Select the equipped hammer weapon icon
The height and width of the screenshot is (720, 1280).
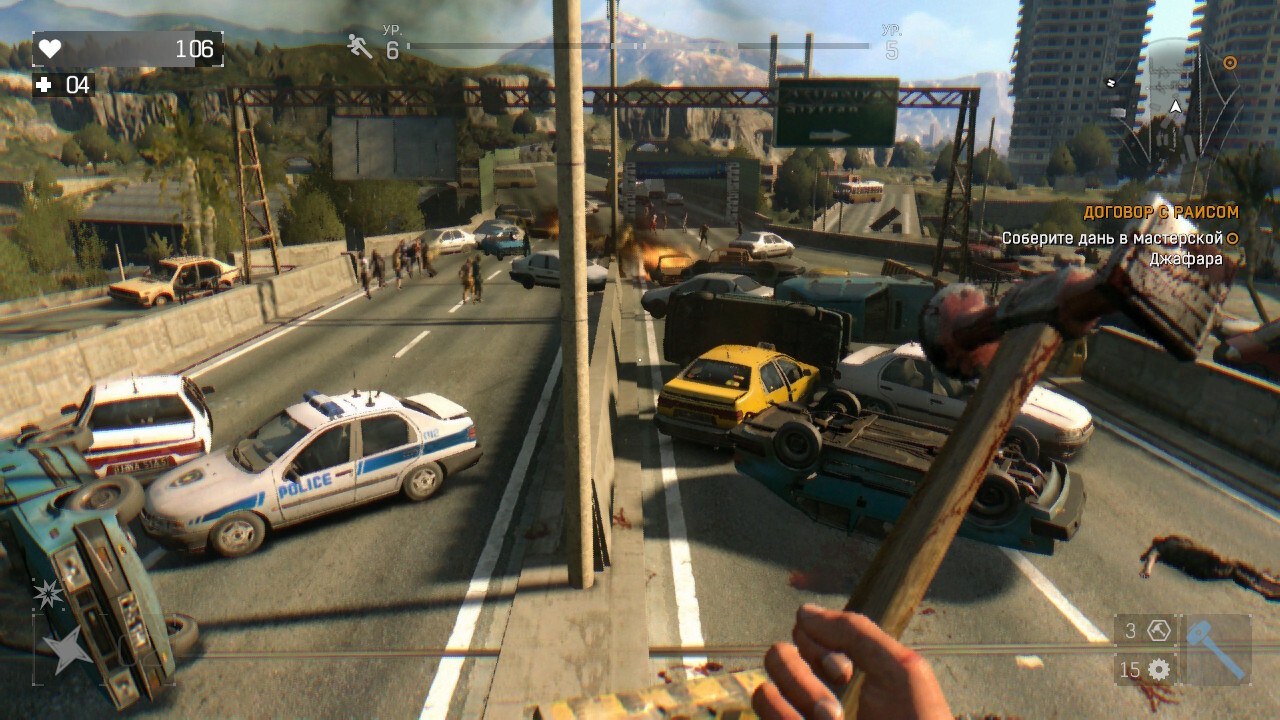[1217, 649]
